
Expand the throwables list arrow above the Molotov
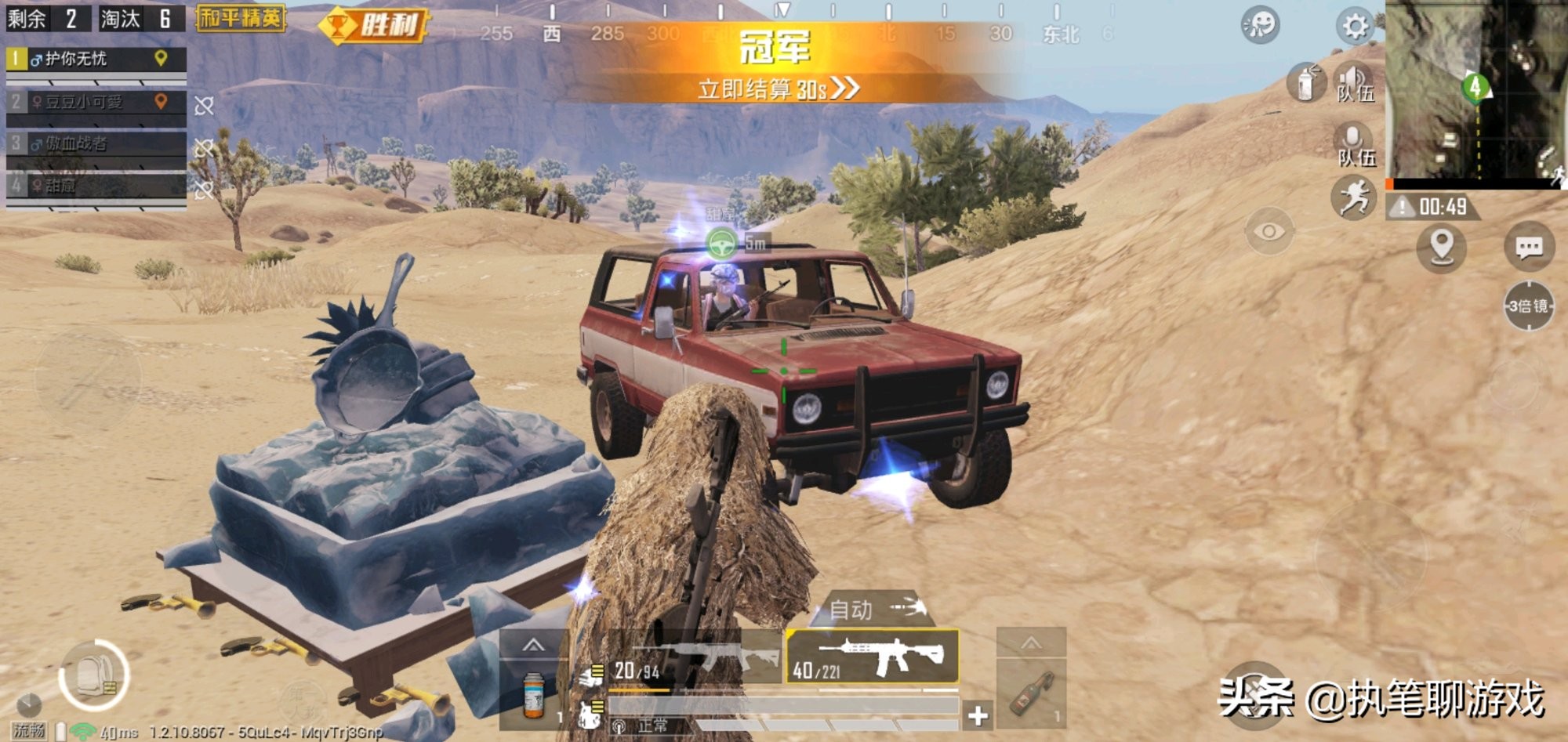pyautogui.click(x=1031, y=643)
